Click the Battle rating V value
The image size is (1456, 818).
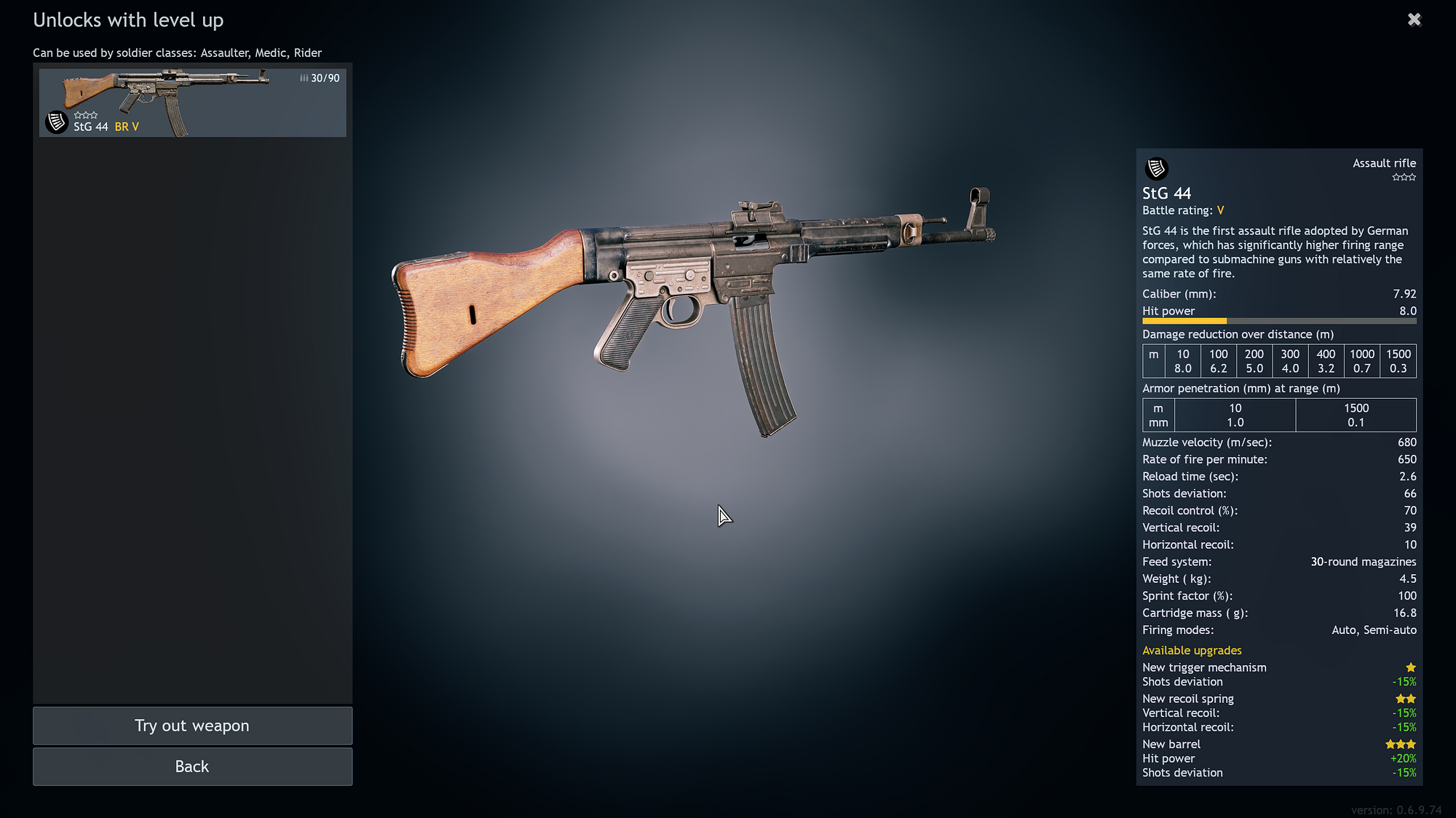1220,210
